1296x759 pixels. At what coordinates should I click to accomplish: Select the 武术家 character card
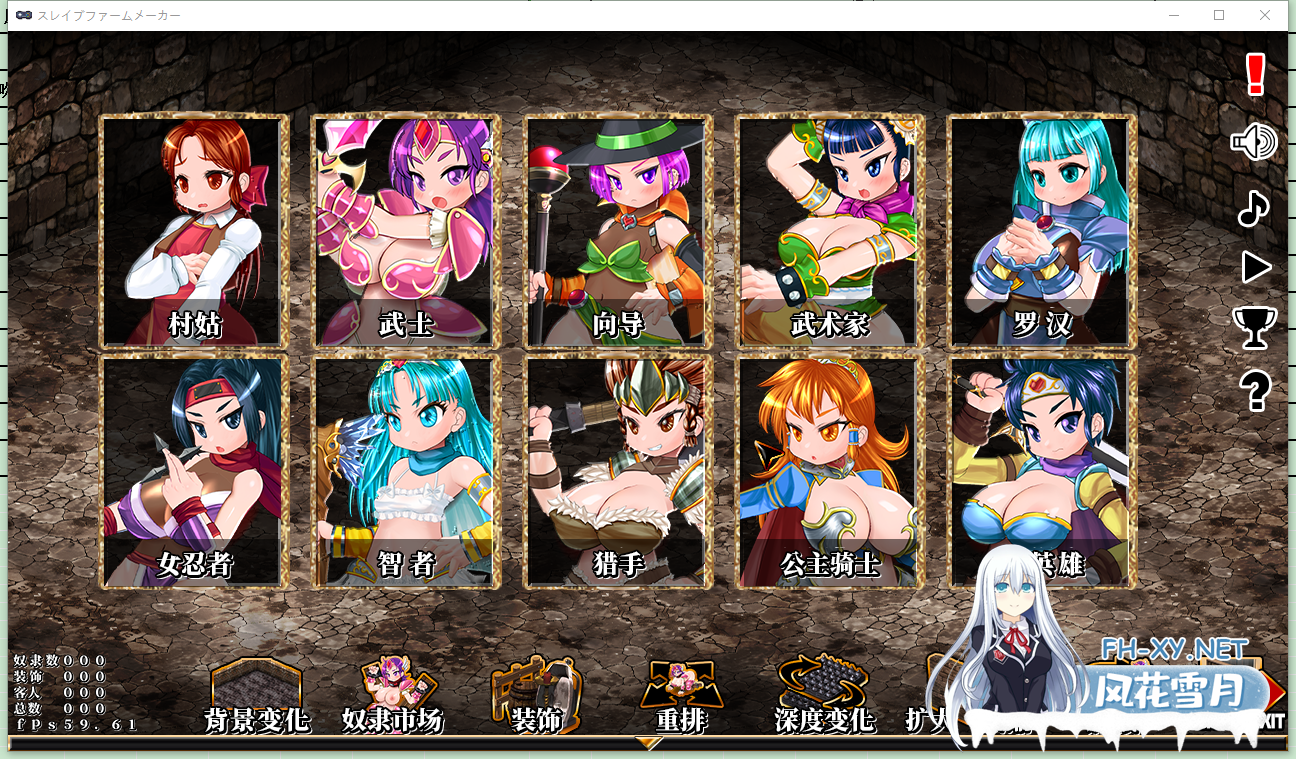point(830,231)
